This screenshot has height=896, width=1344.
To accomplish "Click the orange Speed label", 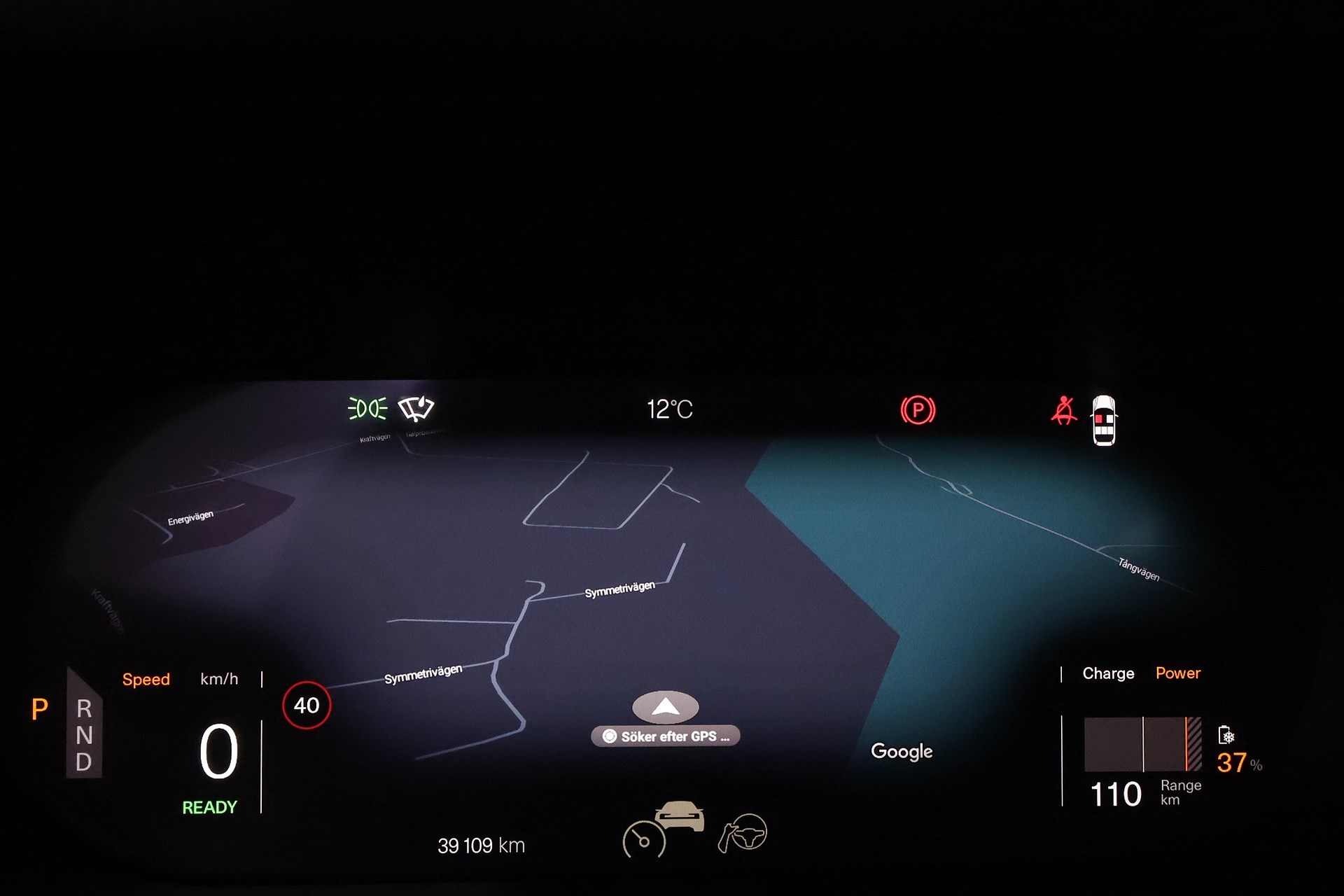I will [x=146, y=680].
